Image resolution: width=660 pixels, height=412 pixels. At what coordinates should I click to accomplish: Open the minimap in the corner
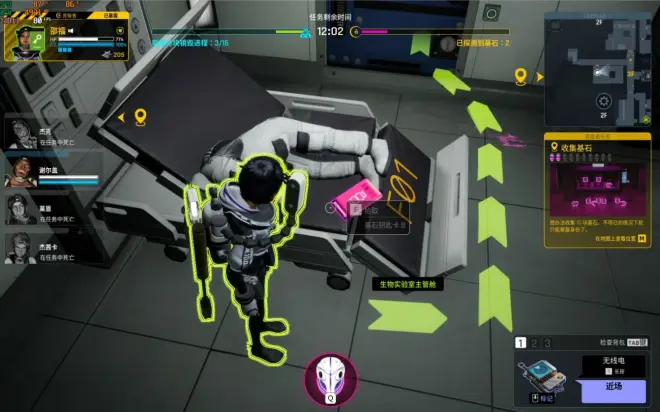click(x=599, y=70)
